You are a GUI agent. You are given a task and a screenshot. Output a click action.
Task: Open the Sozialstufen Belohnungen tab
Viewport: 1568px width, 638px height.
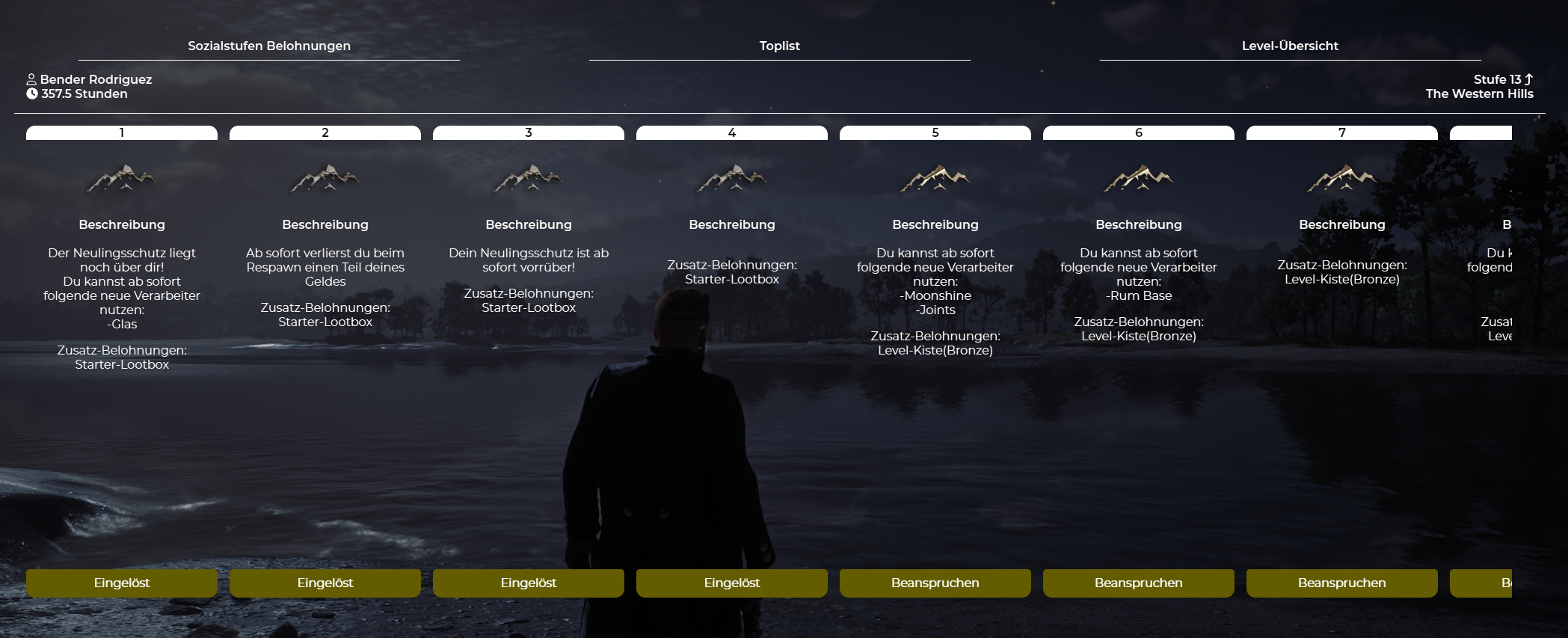point(269,46)
